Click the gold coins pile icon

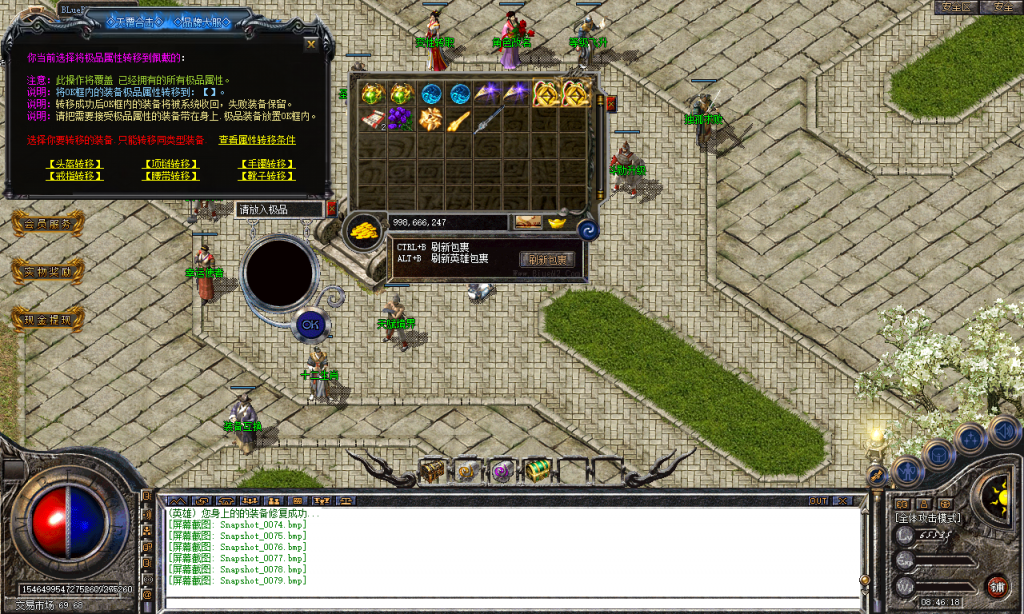pos(366,231)
